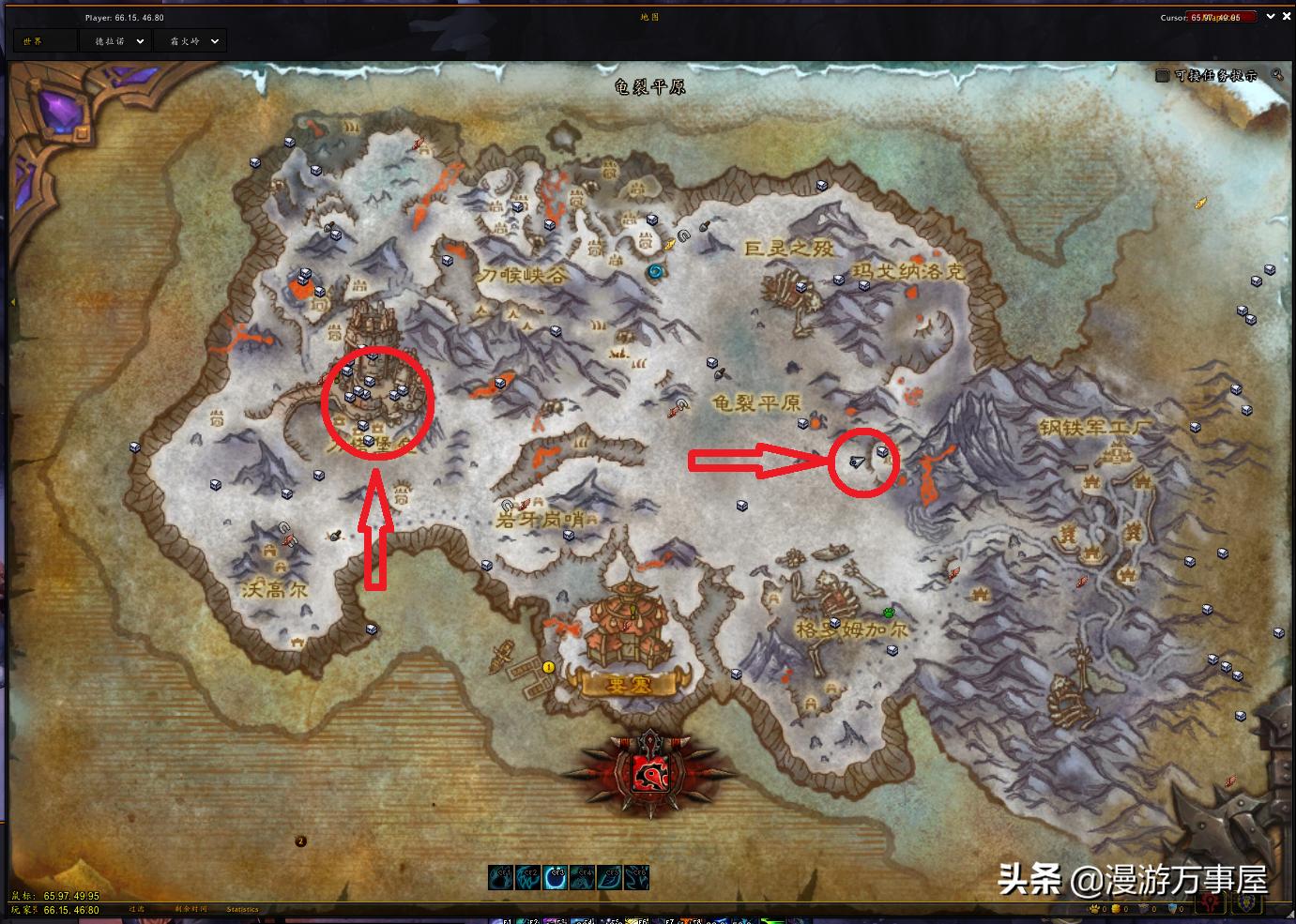Expand the 霜火岭 zone dropdown
Screen dimensions: 1296x924
click(190, 40)
